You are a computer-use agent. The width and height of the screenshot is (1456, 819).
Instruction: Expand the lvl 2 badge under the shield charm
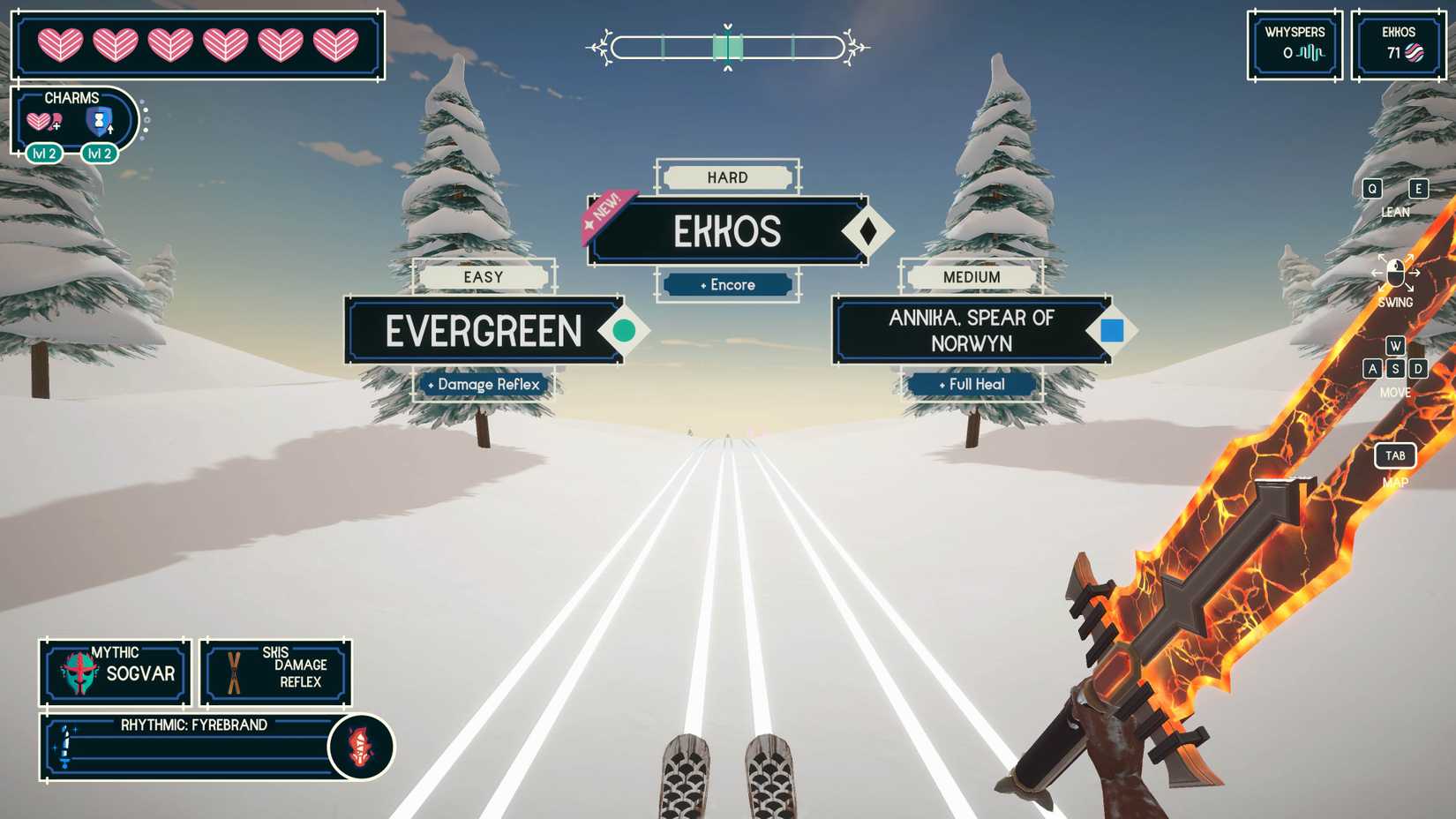[100, 154]
